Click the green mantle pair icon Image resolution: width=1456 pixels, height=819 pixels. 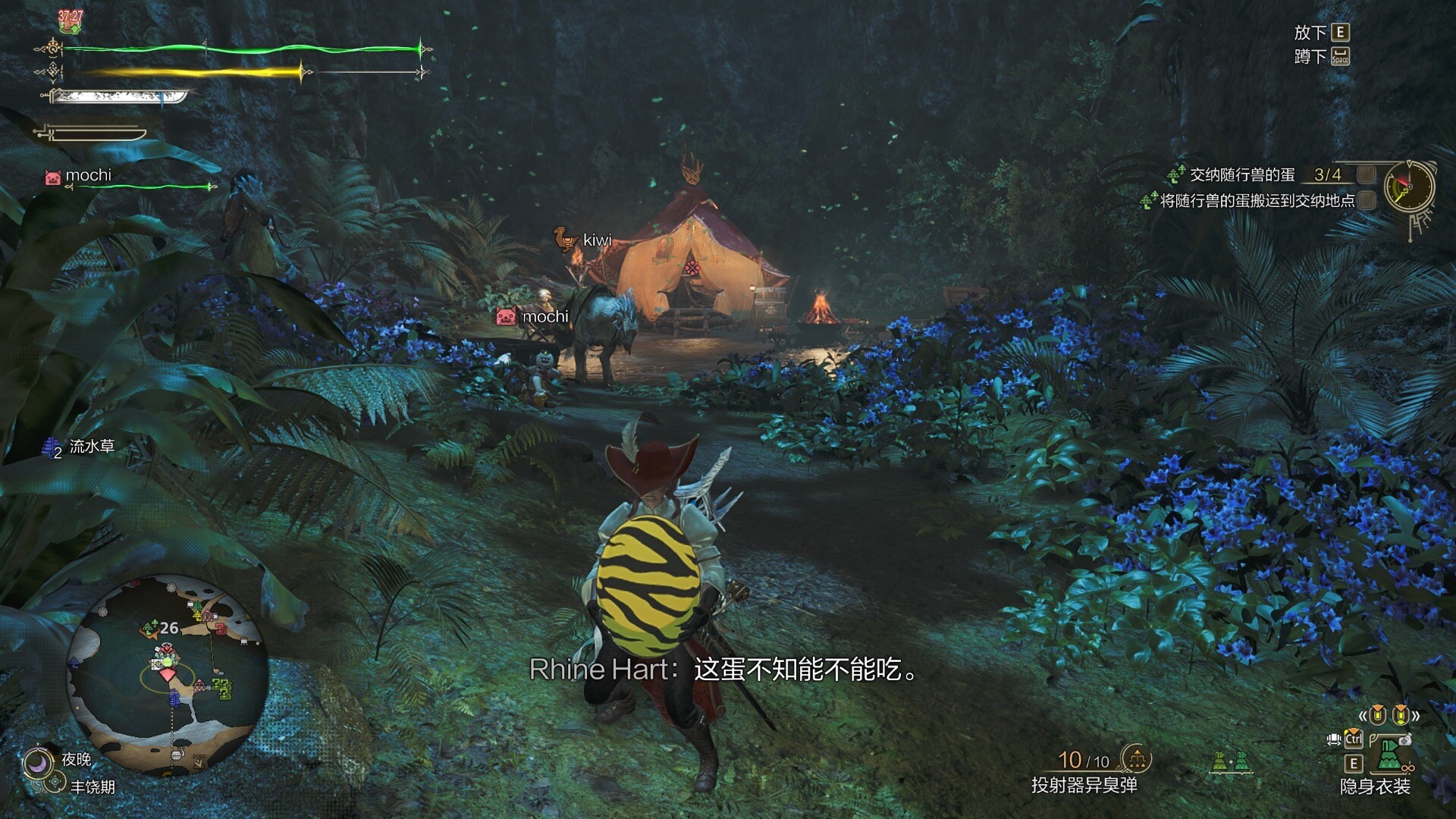click(x=1230, y=761)
